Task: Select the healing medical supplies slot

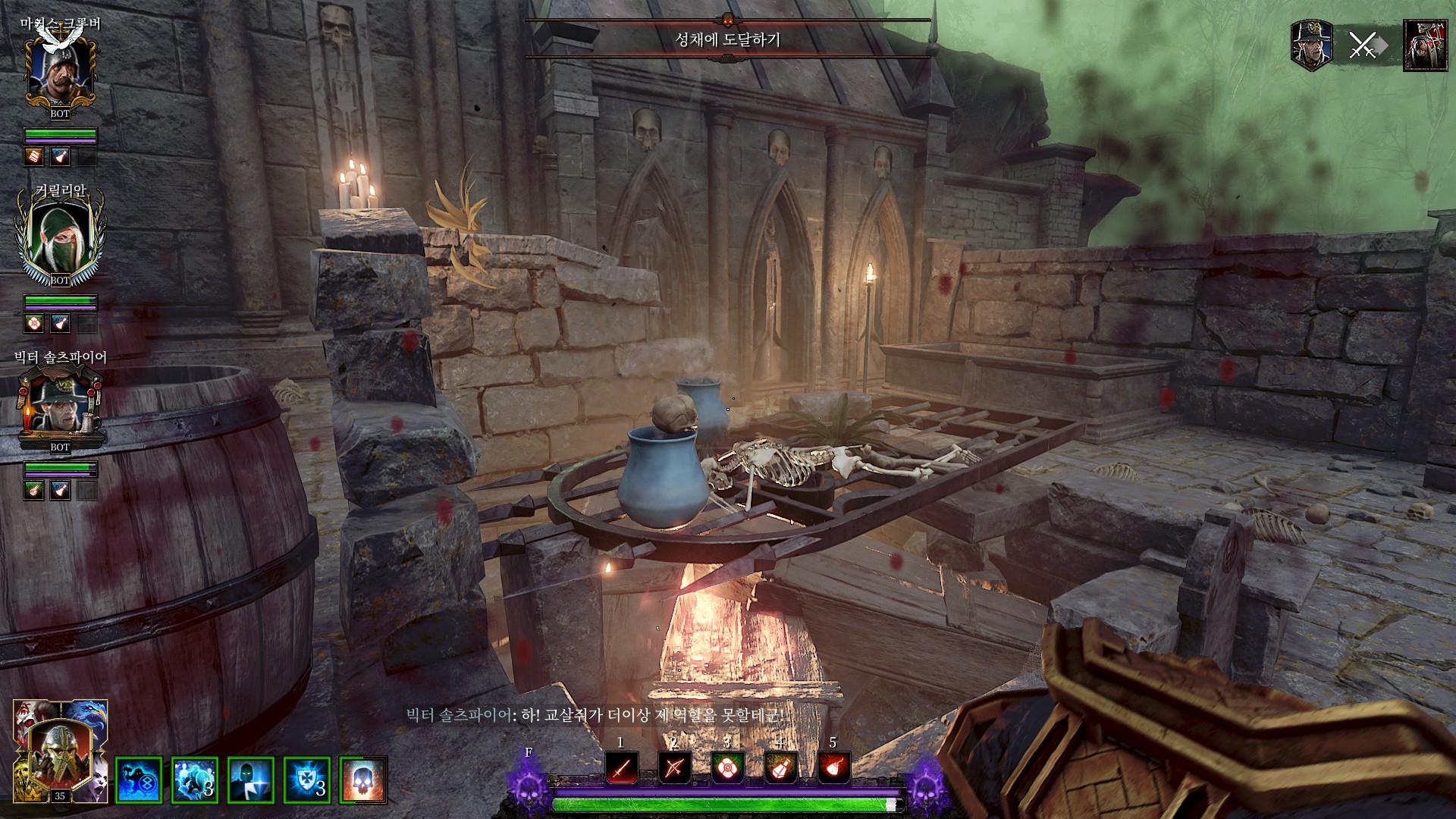Action: (727, 768)
